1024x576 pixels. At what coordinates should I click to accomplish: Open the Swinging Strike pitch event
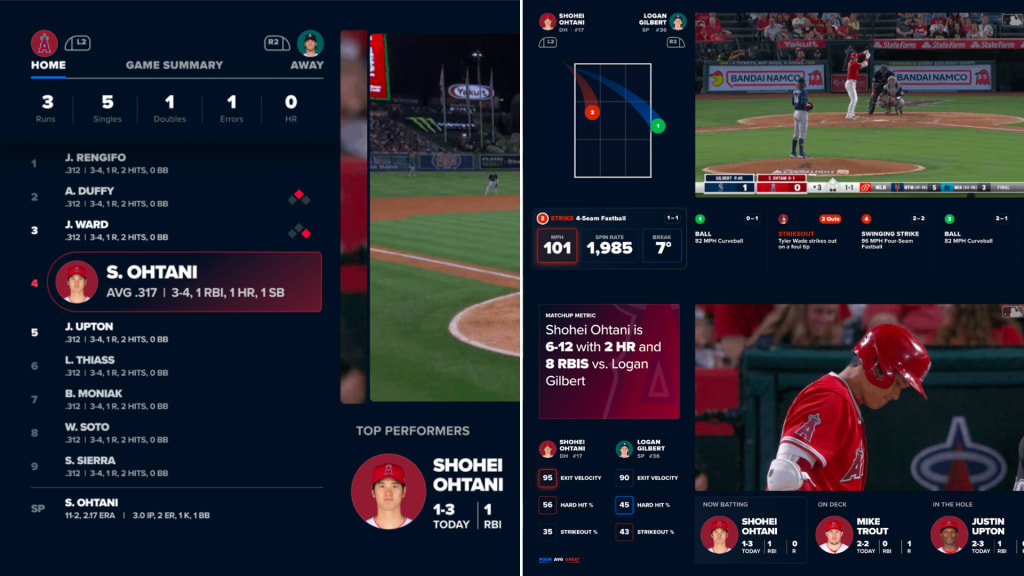892,232
